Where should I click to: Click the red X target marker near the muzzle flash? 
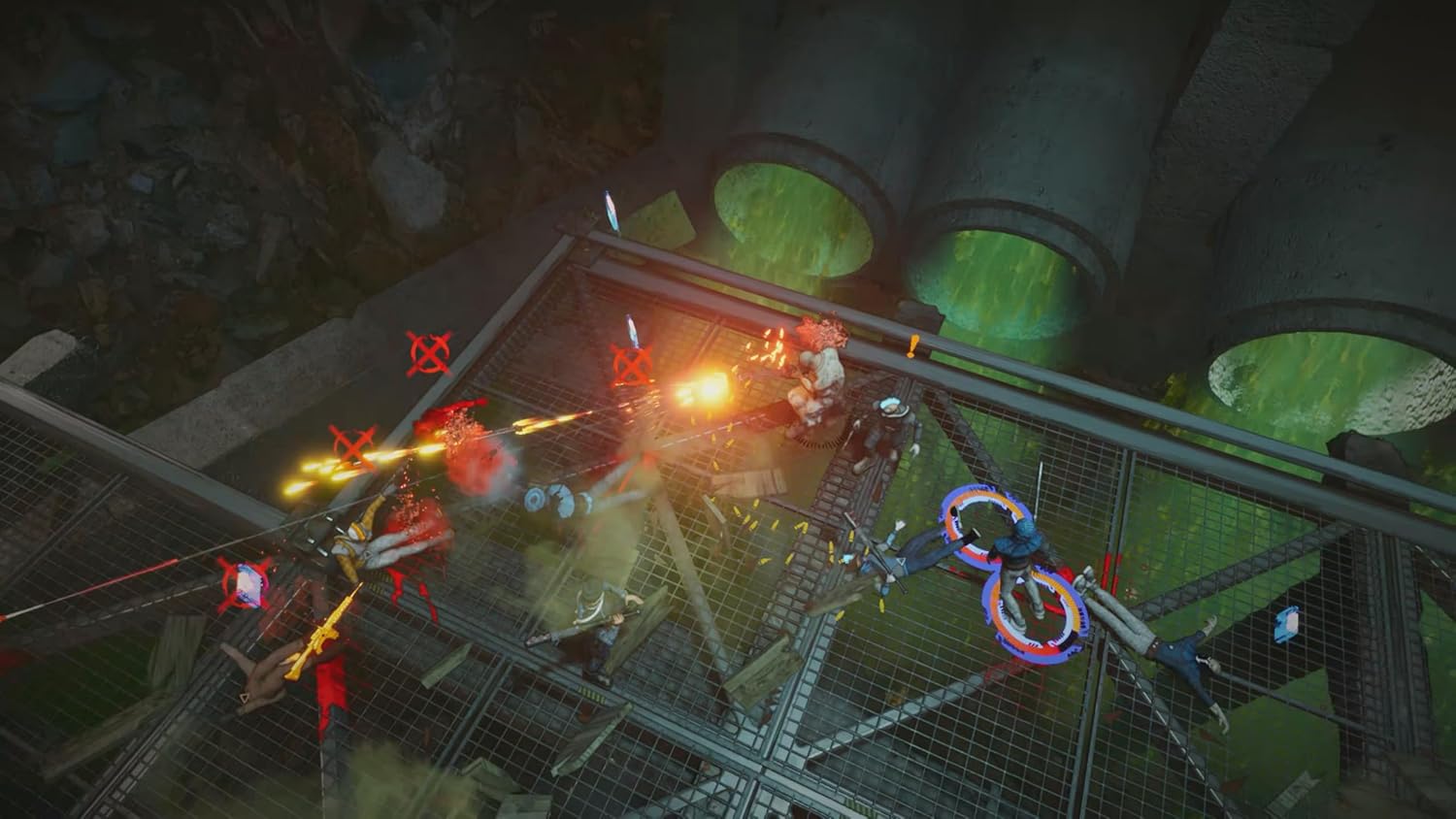click(x=632, y=366)
